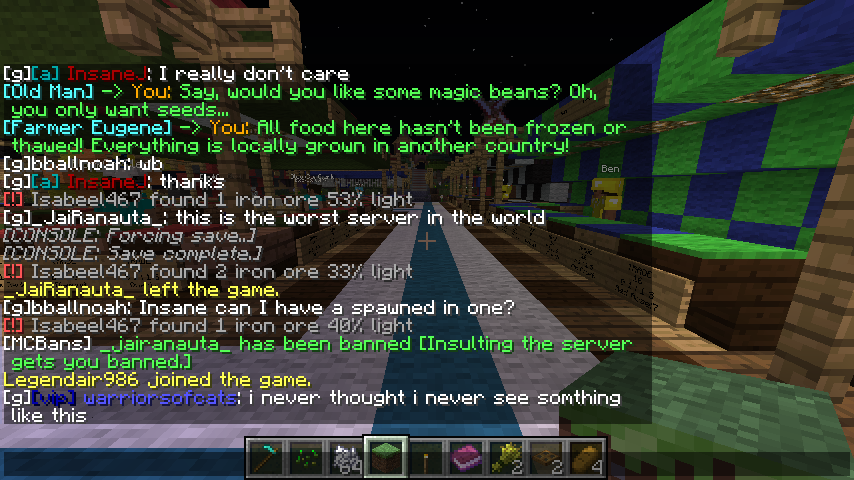
Task: Click the chat text input bar
Action: tap(120, 463)
